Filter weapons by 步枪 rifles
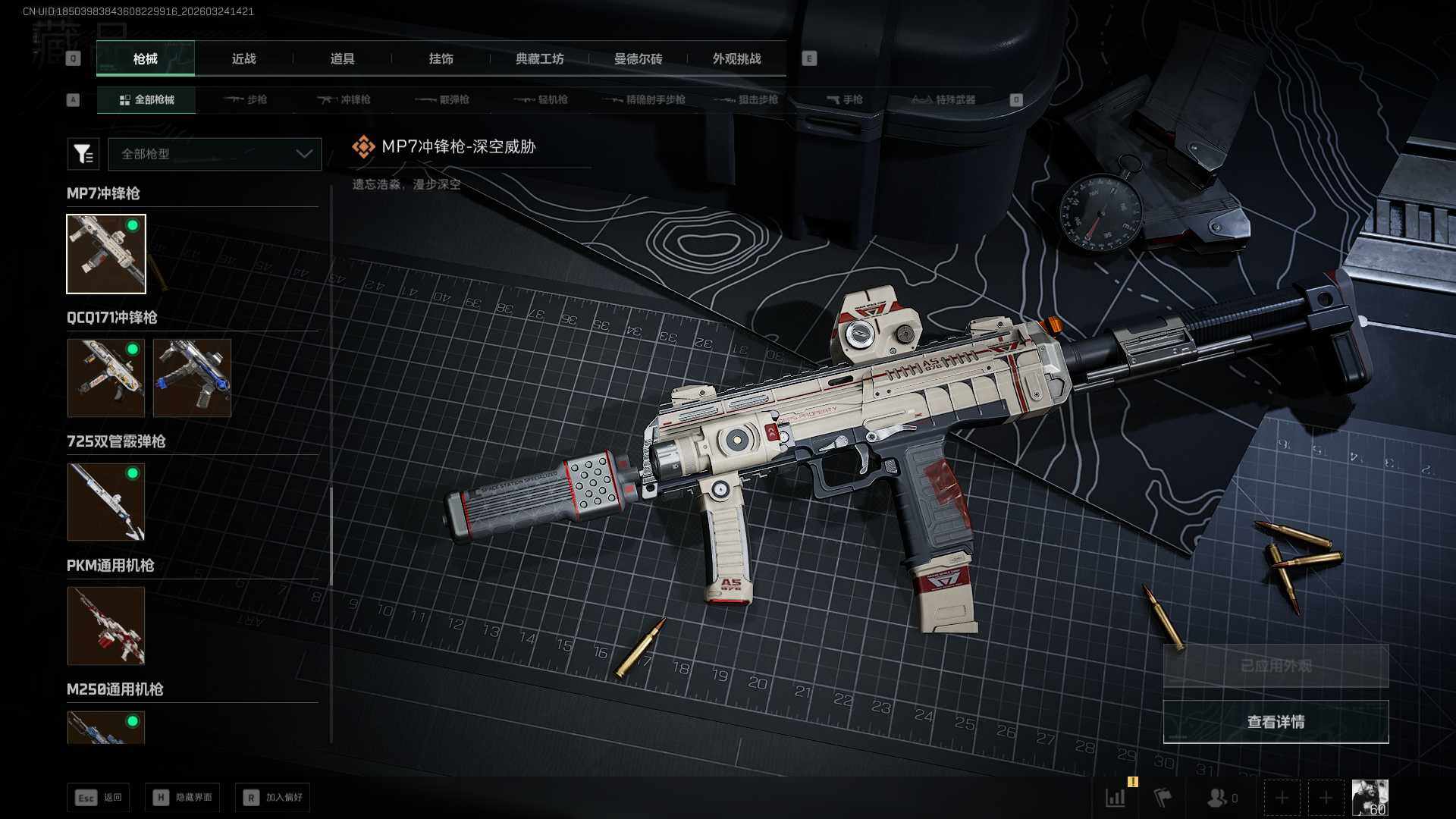The height and width of the screenshot is (819, 1456). click(x=246, y=100)
